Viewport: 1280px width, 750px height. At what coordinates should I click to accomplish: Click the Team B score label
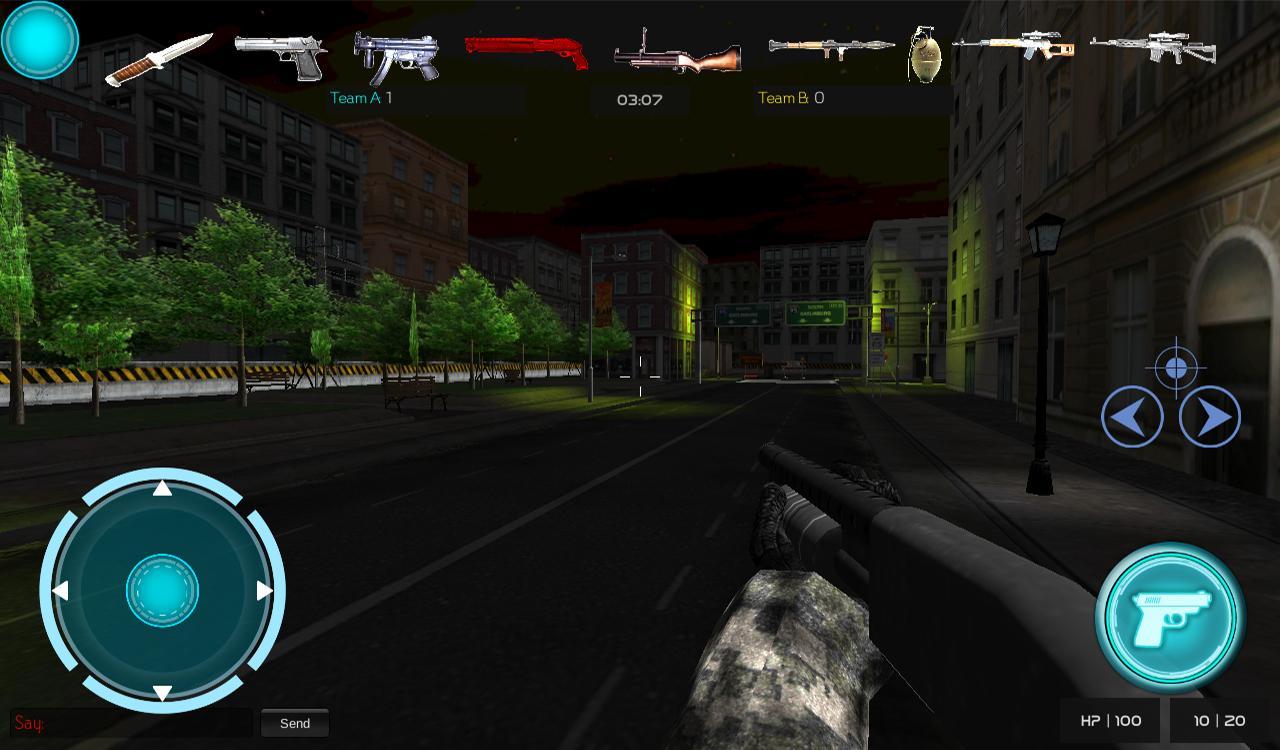pyautogui.click(x=791, y=98)
